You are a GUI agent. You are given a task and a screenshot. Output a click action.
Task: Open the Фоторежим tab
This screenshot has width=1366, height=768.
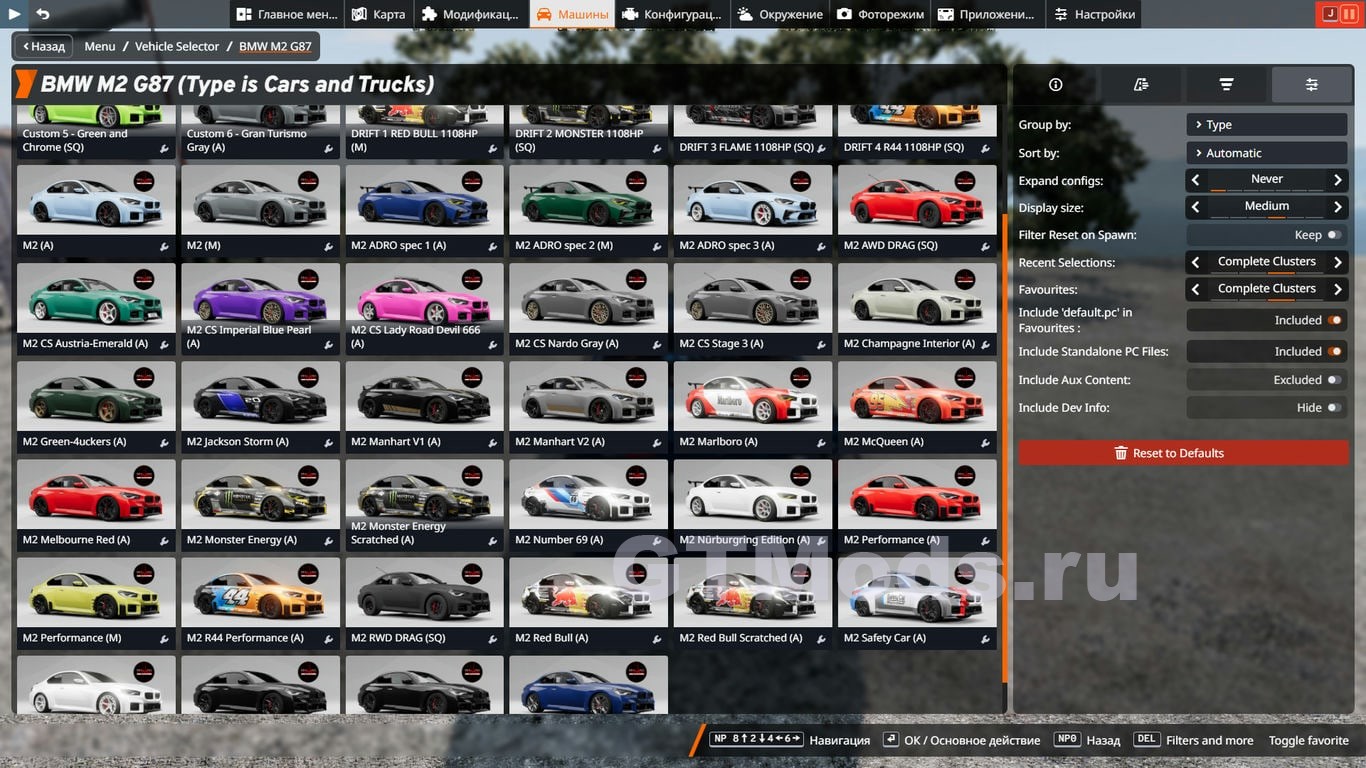coord(880,14)
